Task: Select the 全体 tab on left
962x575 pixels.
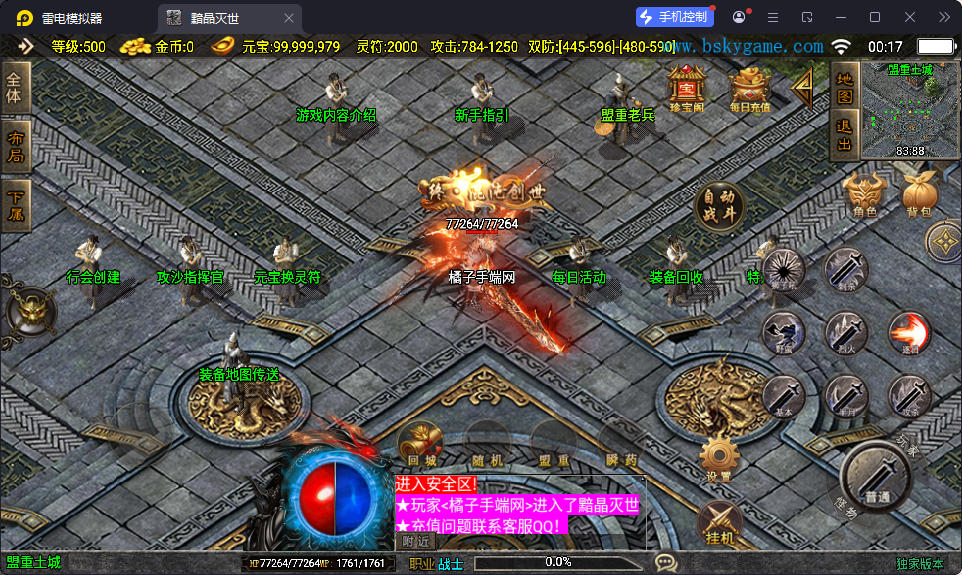Action: [15, 87]
